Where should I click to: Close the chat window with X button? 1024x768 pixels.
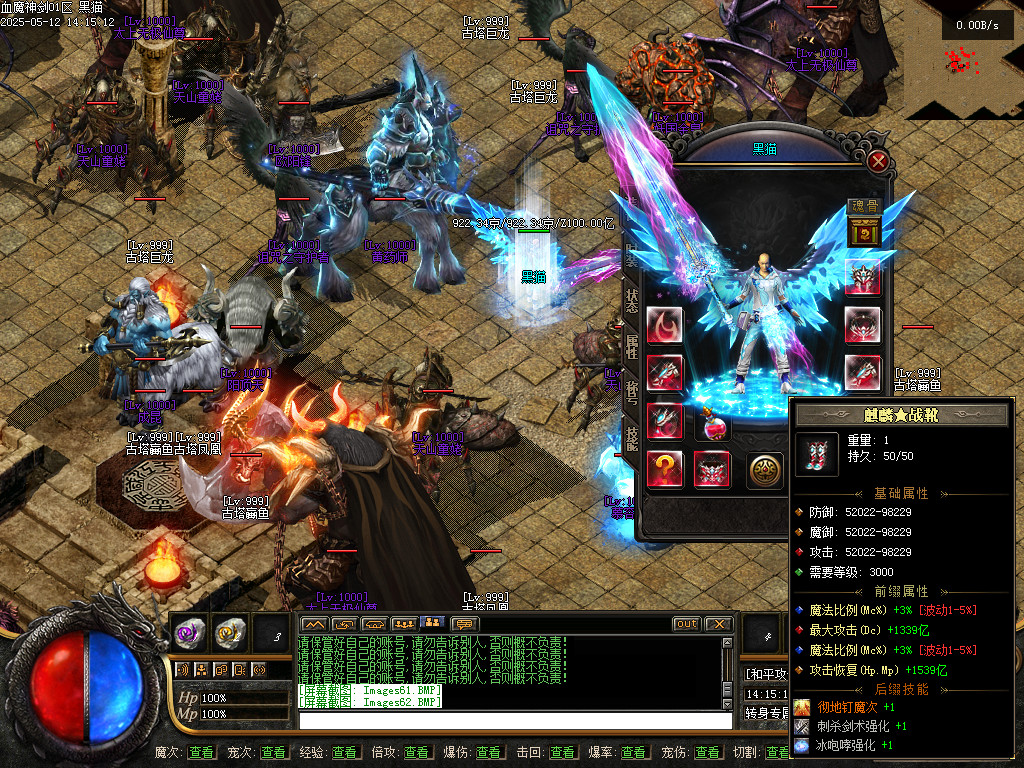[718, 624]
